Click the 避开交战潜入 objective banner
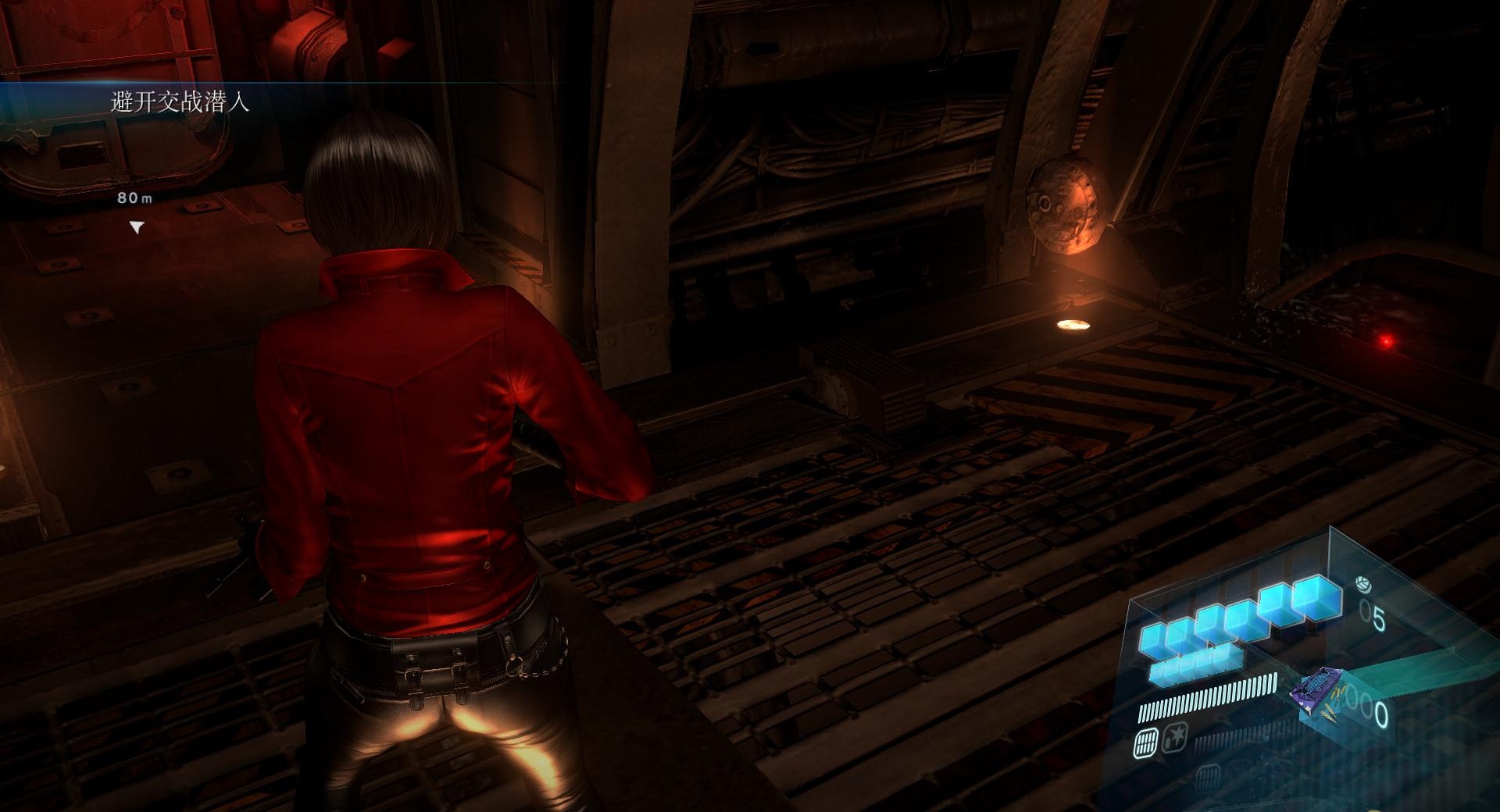This screenshot has height=812, width=1500. coord(180,102)
